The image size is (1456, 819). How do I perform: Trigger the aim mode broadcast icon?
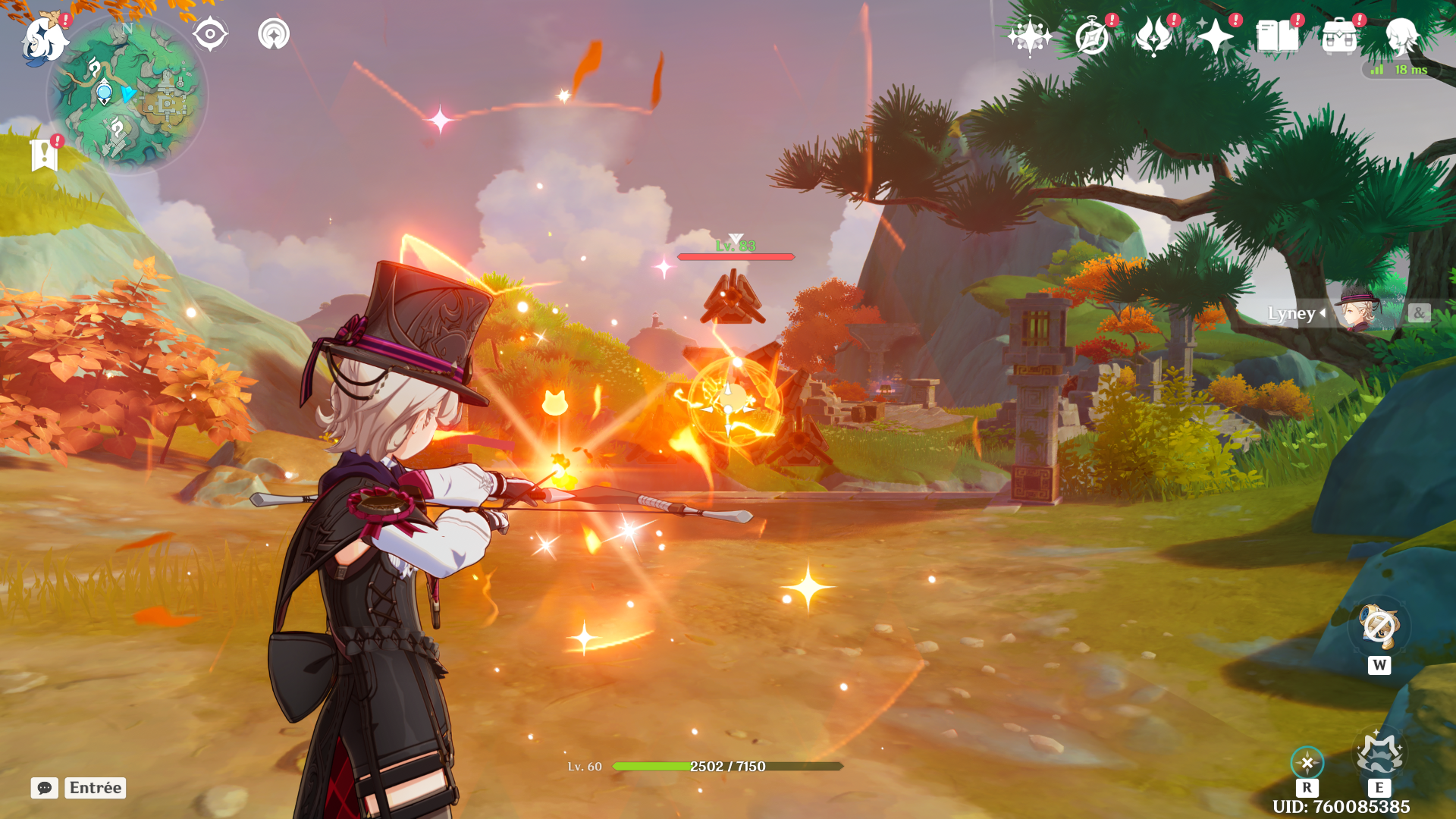(x=275, y=33)
